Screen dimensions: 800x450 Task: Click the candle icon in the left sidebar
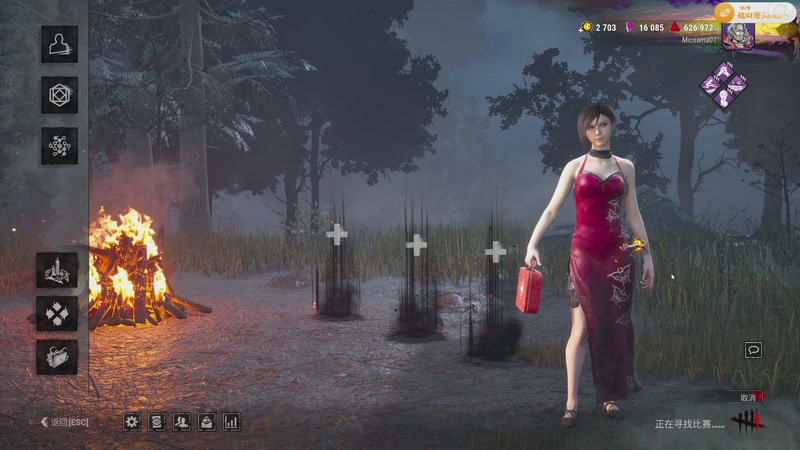click(x=57, y=270)
